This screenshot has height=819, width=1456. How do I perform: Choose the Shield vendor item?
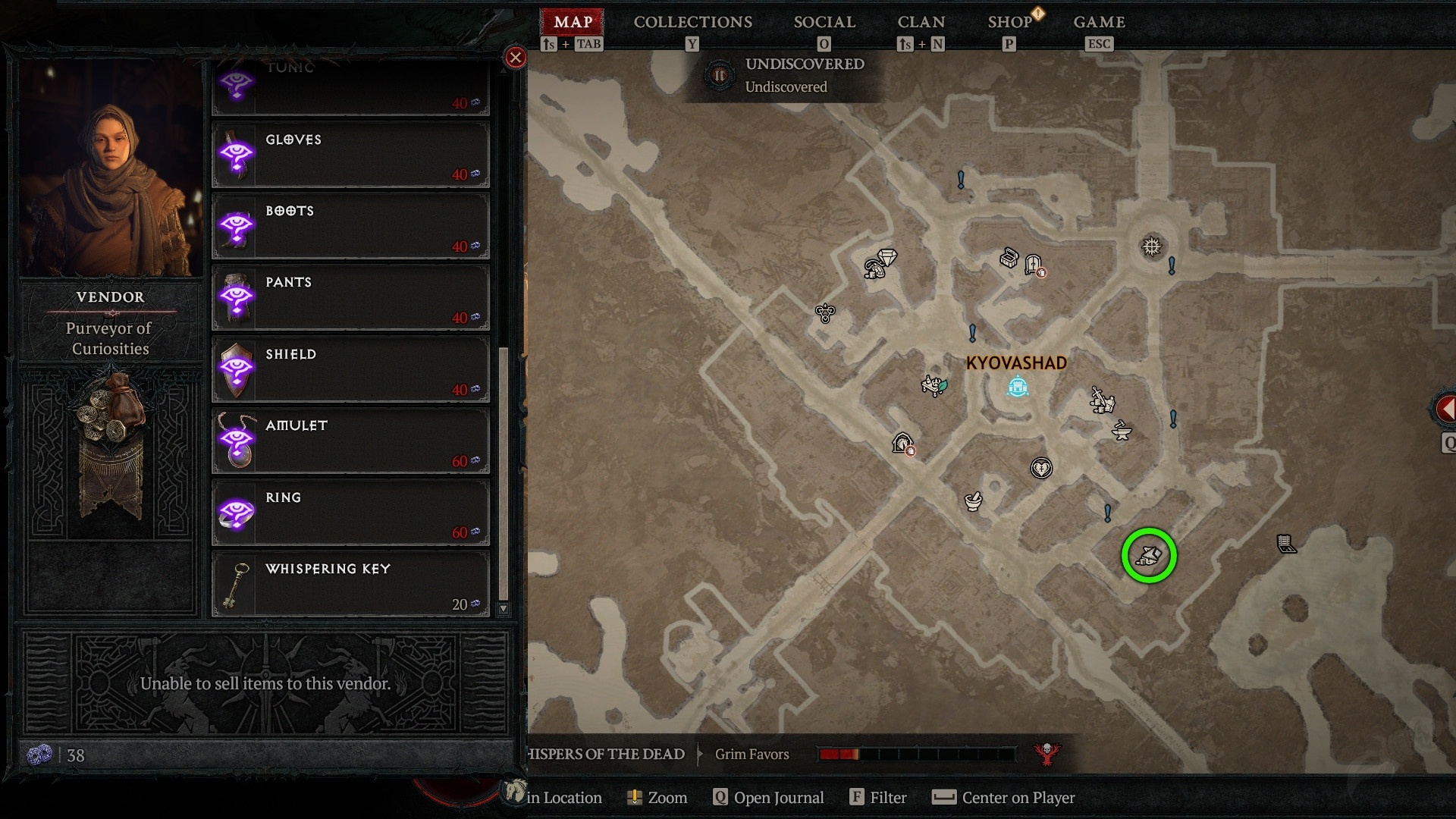coord(350,369)
